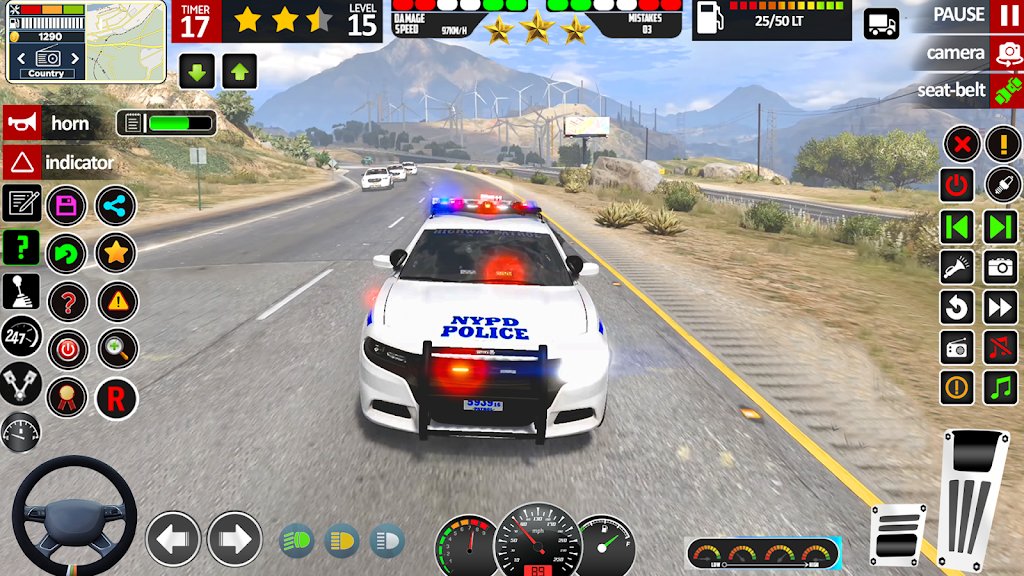Open the minimap
Screen dimensions: 1024x576
coord(125,39)
